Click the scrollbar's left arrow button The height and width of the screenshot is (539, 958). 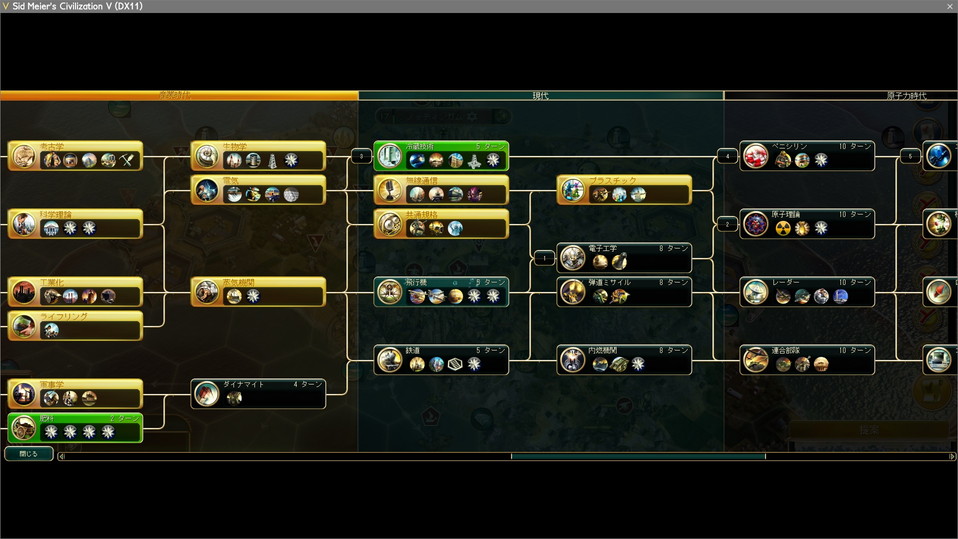click(x=61, y=456)
